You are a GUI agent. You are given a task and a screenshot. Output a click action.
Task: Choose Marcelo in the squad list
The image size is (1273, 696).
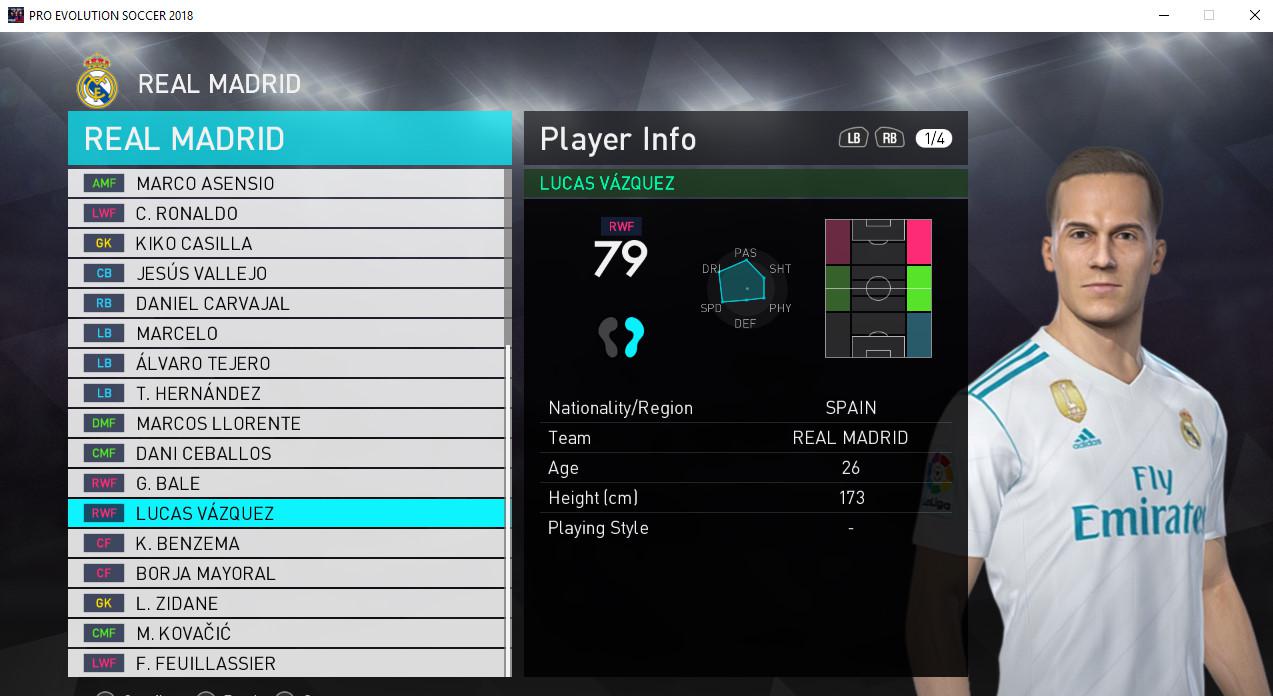286,333
